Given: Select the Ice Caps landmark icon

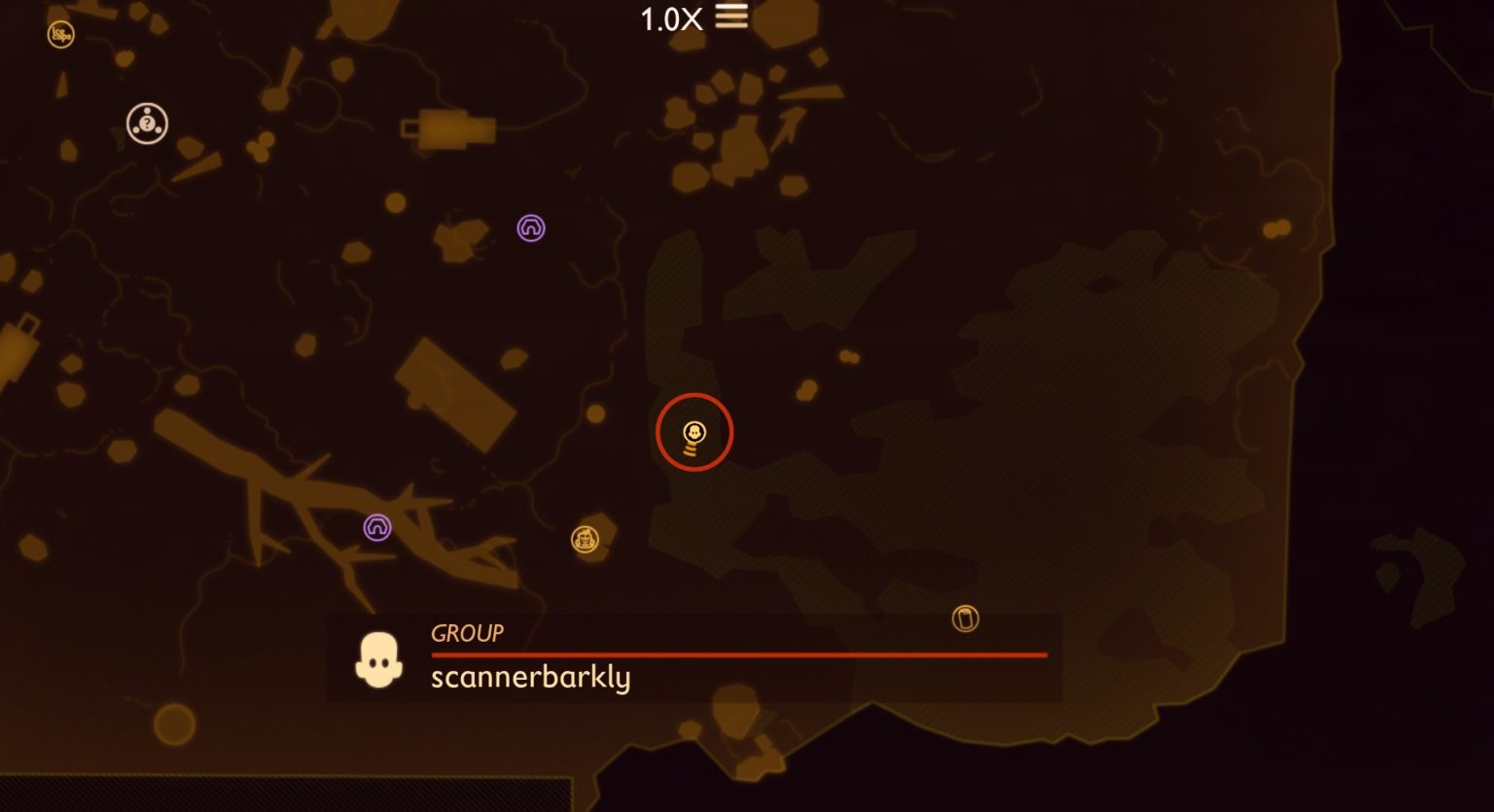Looking at the screenshot, I should 62,32.
